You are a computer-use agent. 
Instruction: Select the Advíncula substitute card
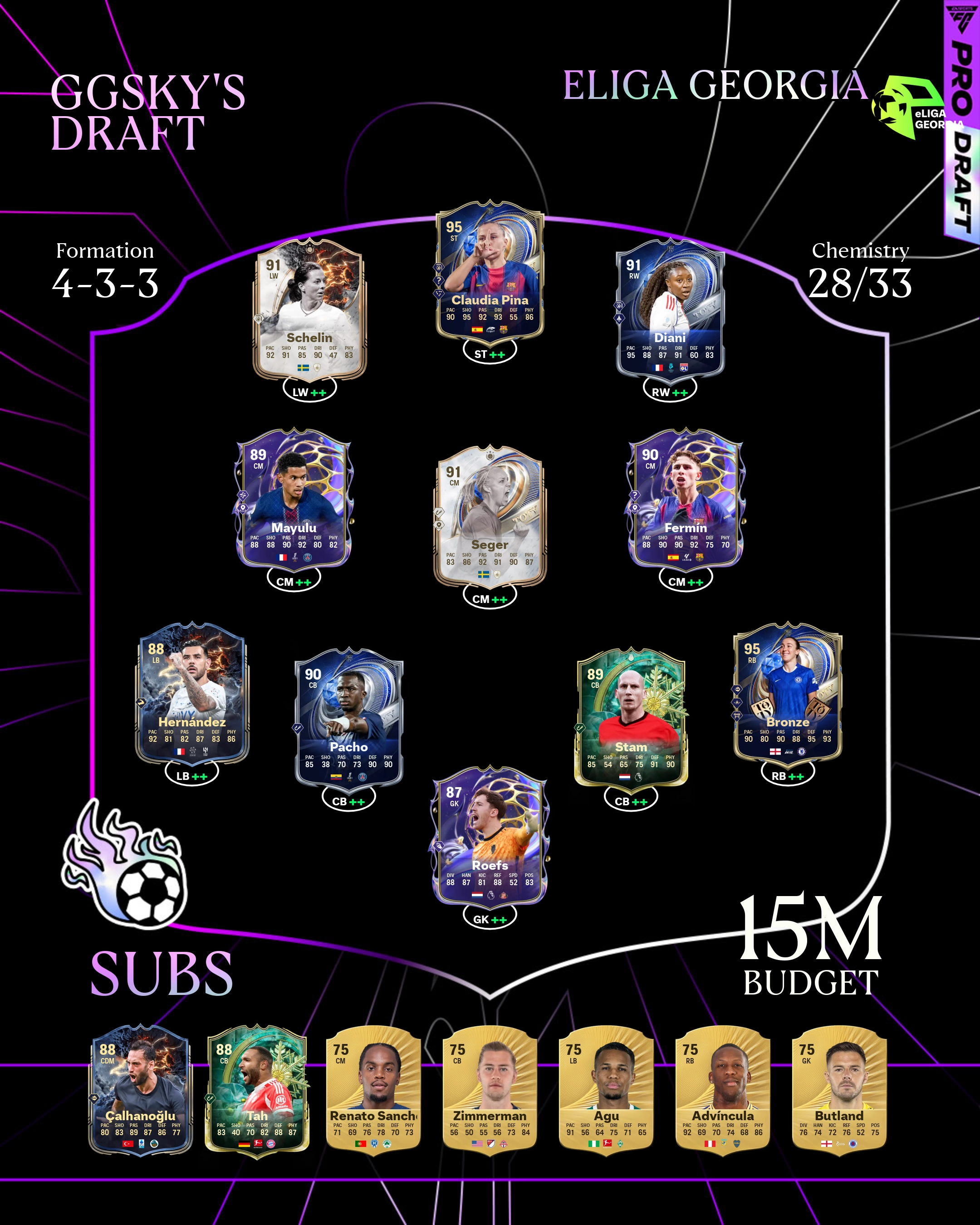723,1091
